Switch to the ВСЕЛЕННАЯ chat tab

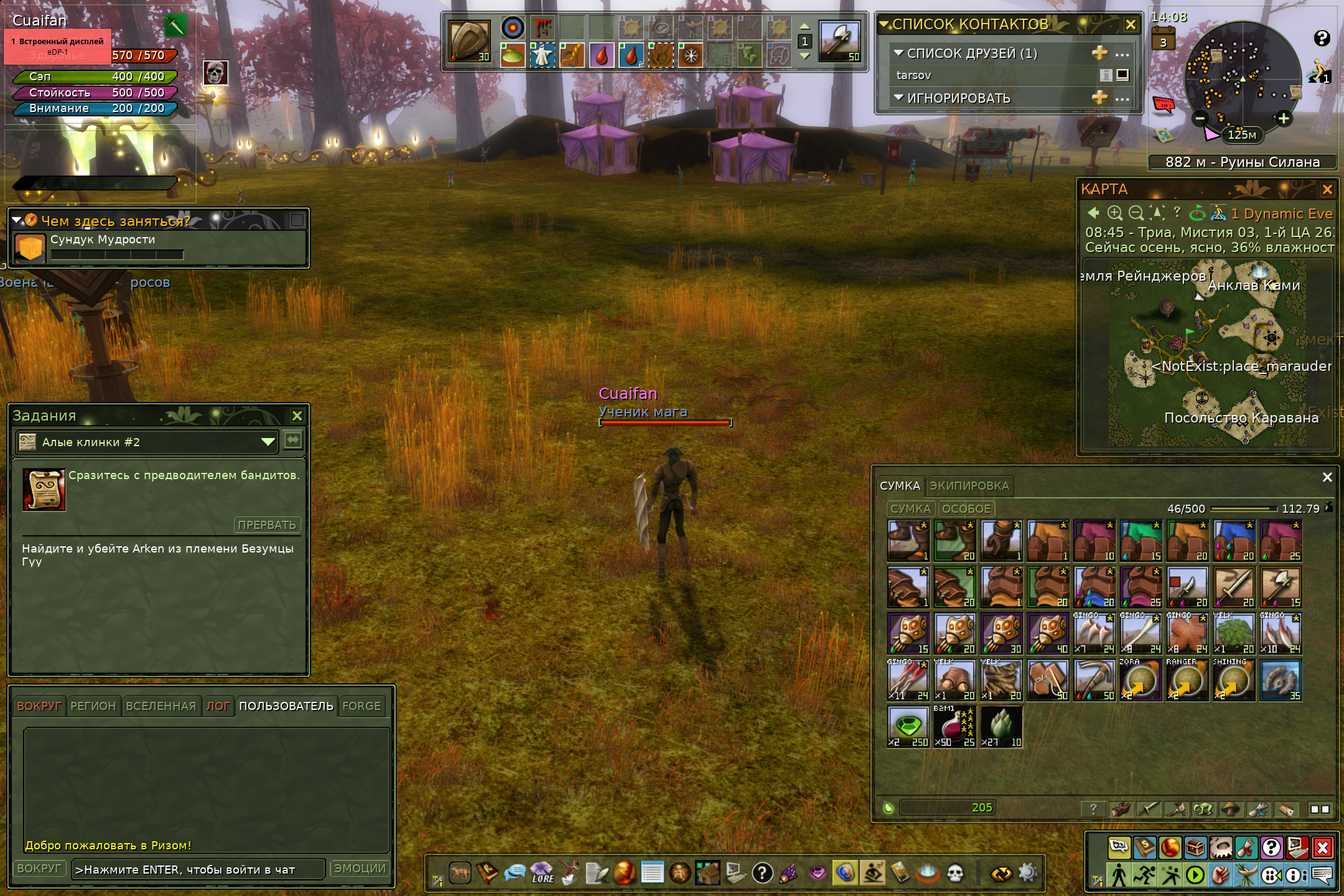coord(161,706)
